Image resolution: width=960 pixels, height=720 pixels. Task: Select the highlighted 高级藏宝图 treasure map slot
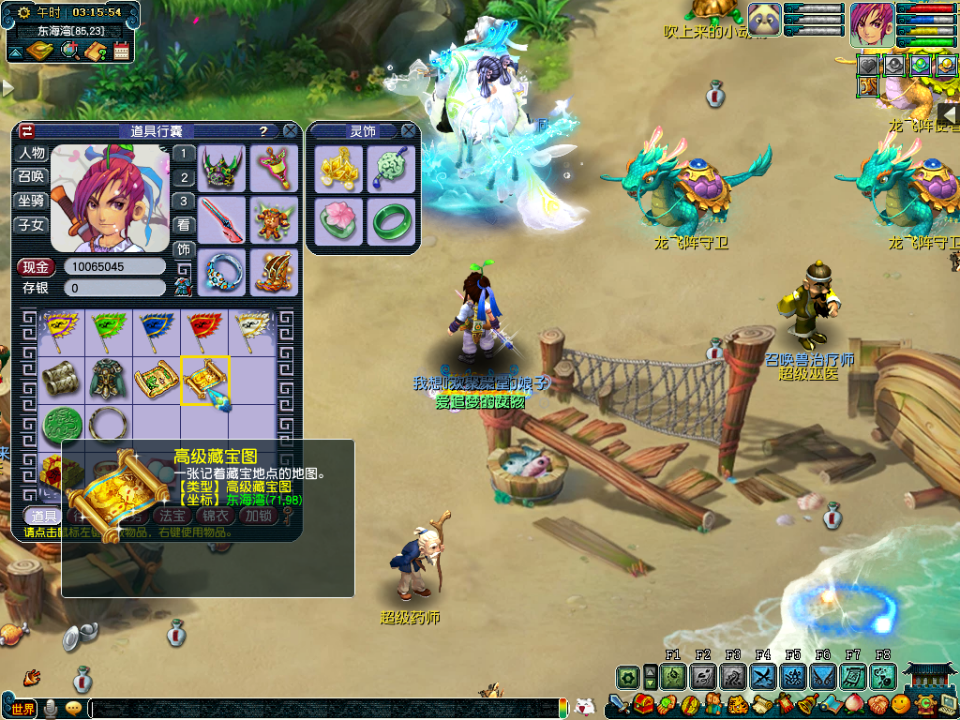pyautogui.click(x=205, y=380)
